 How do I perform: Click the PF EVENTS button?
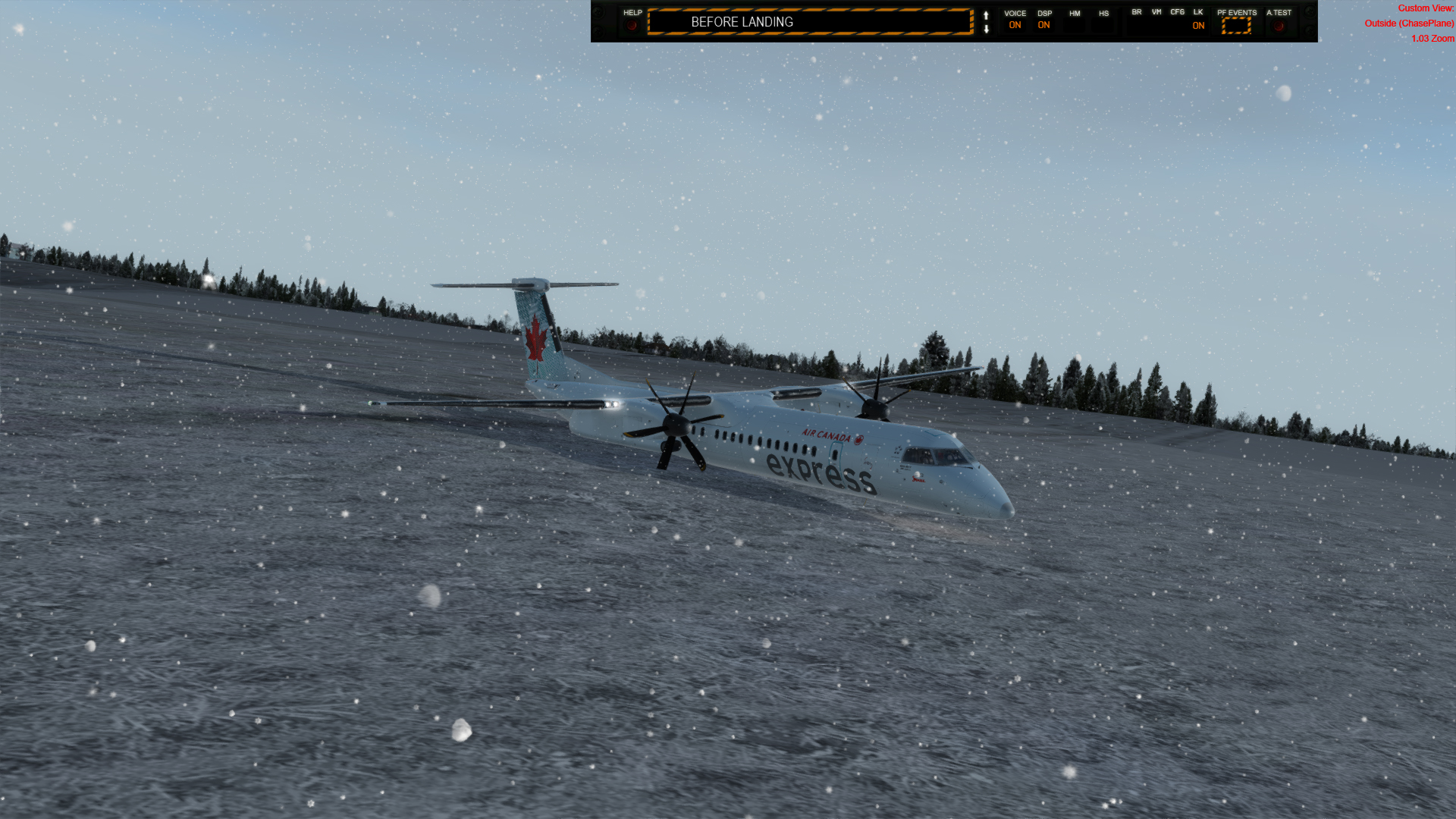click(x=1236, y=25)
